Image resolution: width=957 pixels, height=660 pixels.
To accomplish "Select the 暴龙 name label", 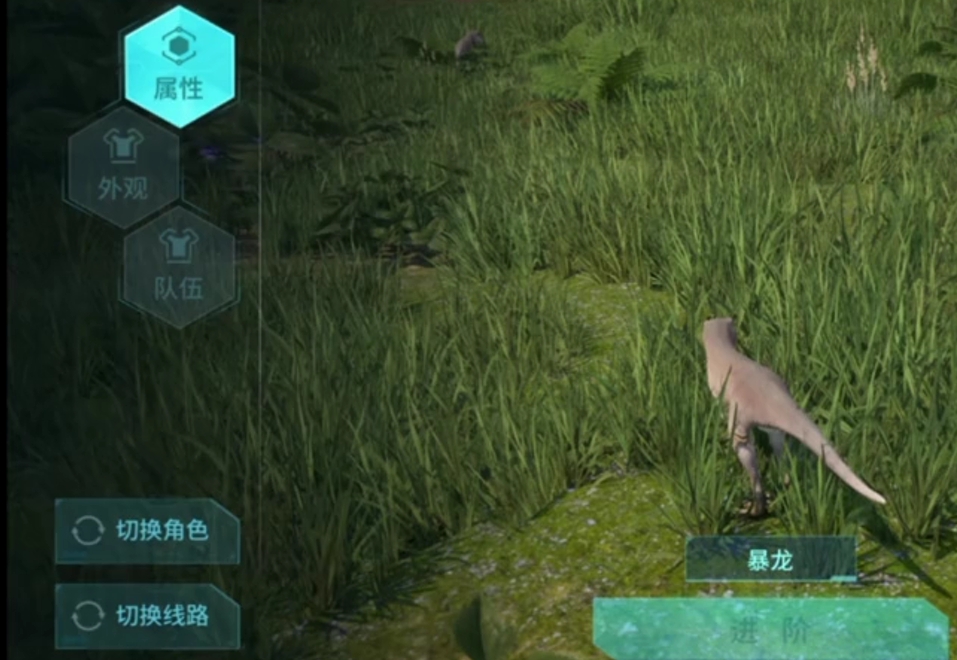I will pos(771,560).
